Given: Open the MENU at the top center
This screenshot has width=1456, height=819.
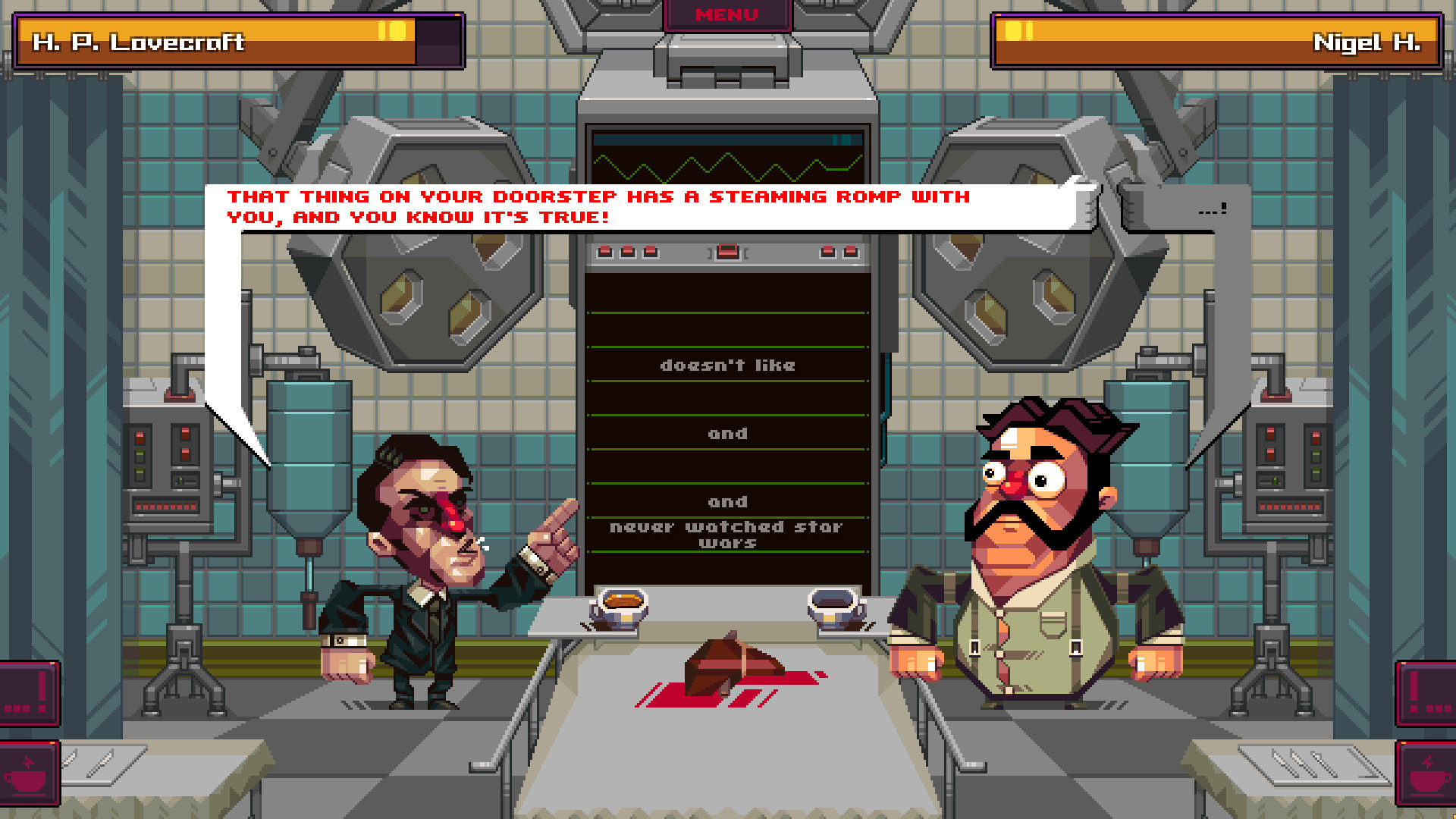Looking at the screenshot, I should click(726, 14).
